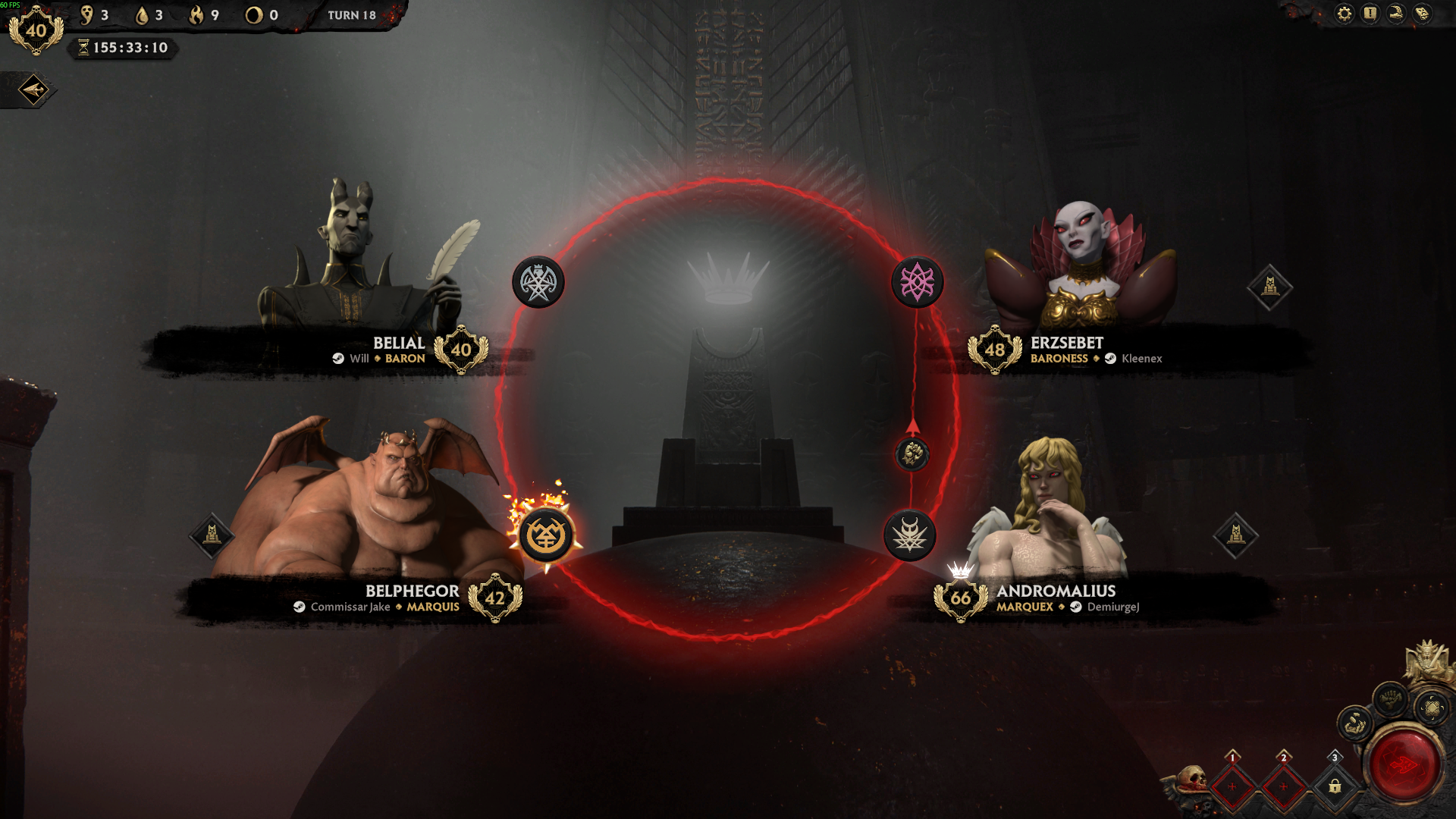This screenshot has width=1456, height=819.
Task: Open the diamond icon beside Andromalius
Action: pyautogui.click(x=1235, y=535)
